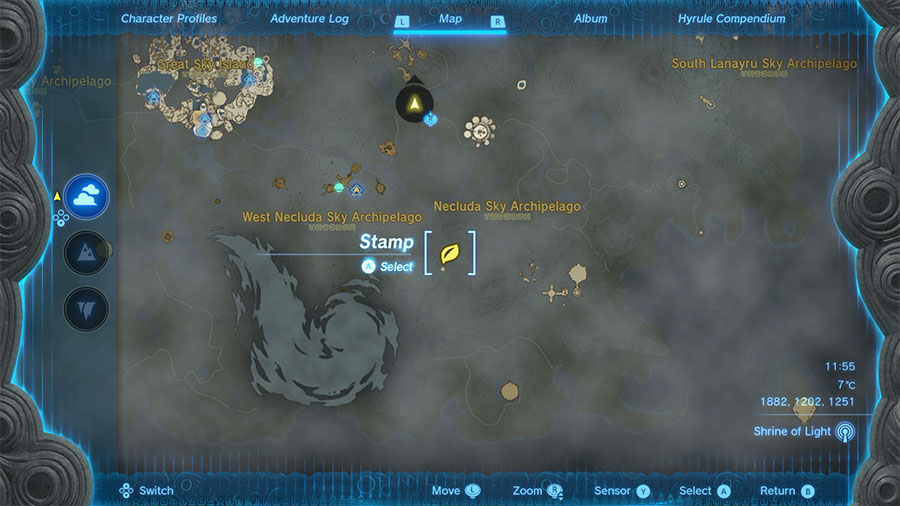This screenshot has width=900, height=506.
Task: Select the Necluda Sky Archipelago label
Action: (x=507, y=207)
